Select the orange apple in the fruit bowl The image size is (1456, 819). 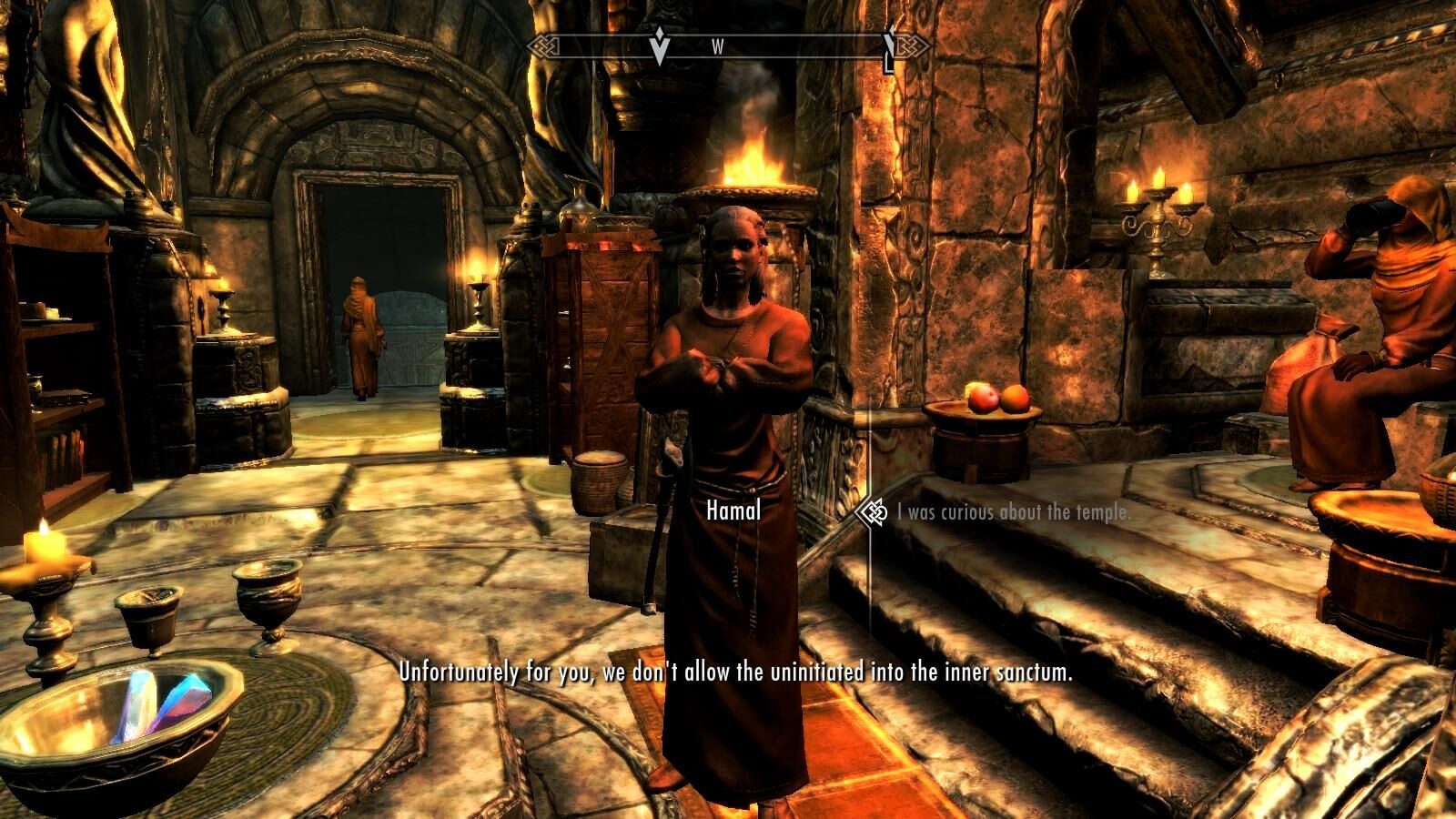[x=1017, y=398]
